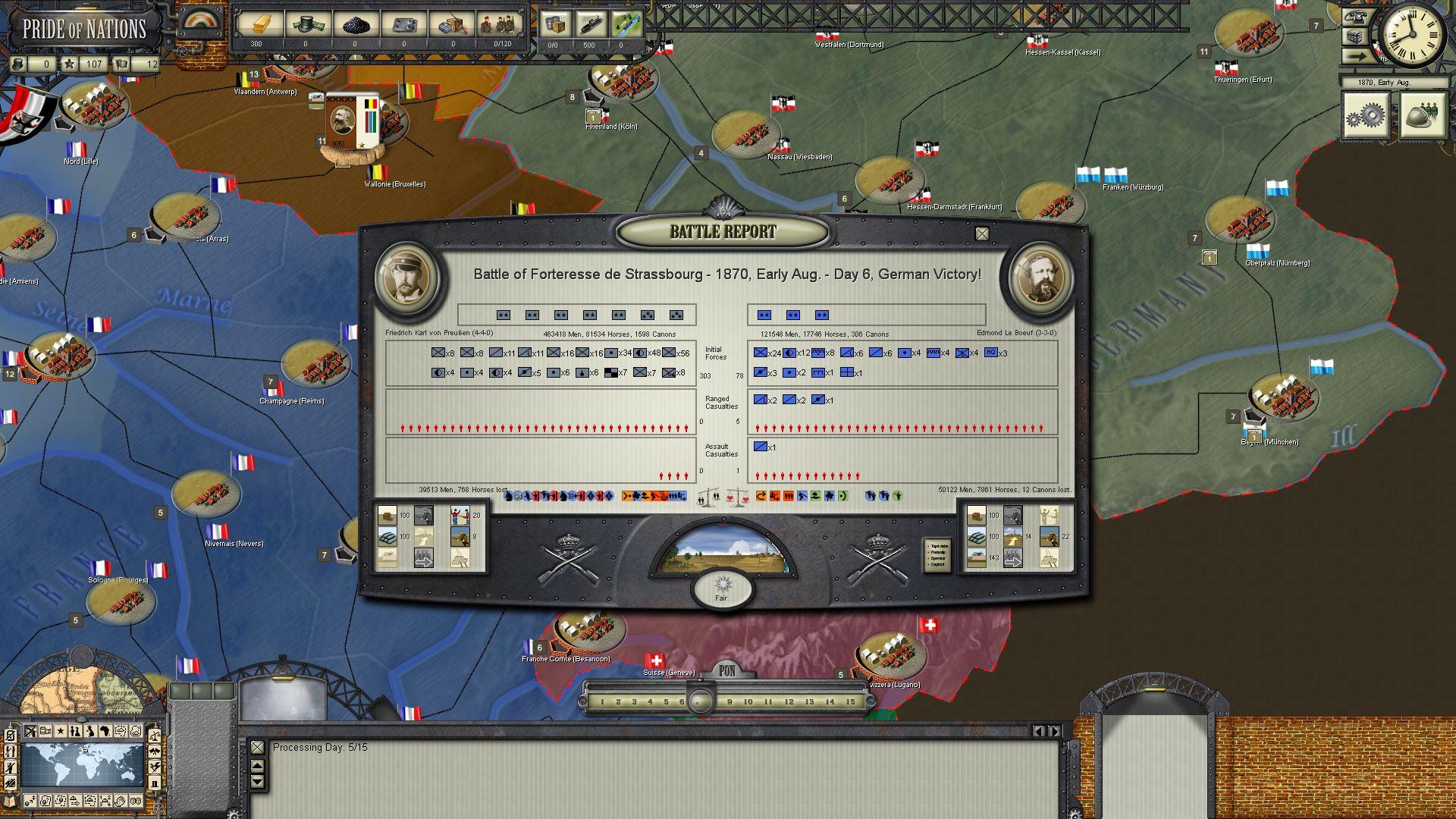Click the right arrow above the message log

click(x=1055, y=731)
